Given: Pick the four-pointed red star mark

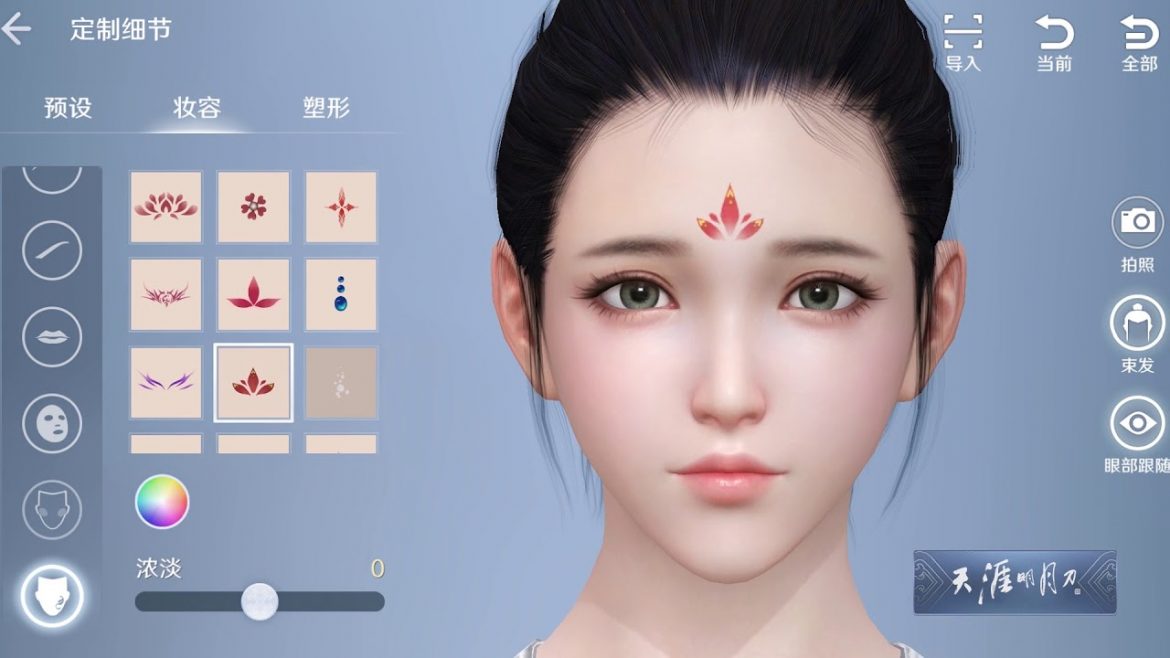Looking at the screenshot, I should [x=341, y=207].
